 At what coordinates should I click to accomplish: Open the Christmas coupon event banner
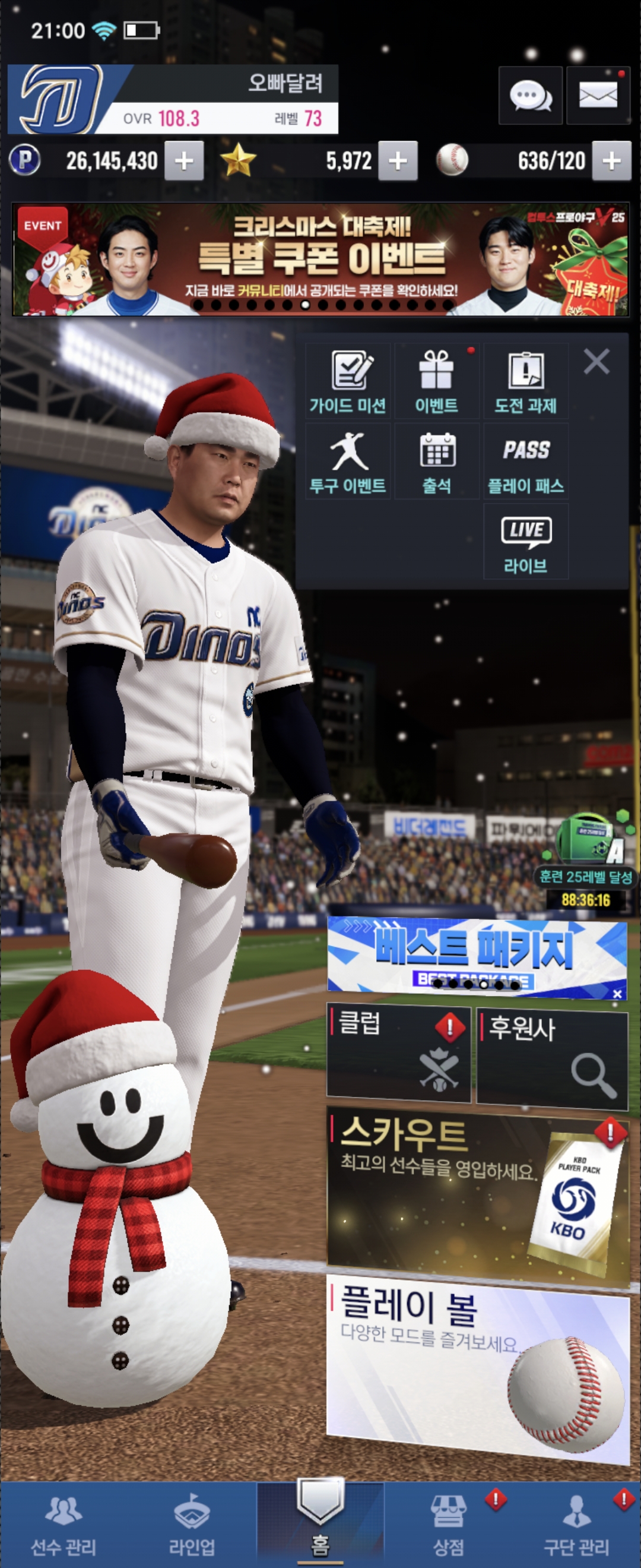tap(320, 260)
